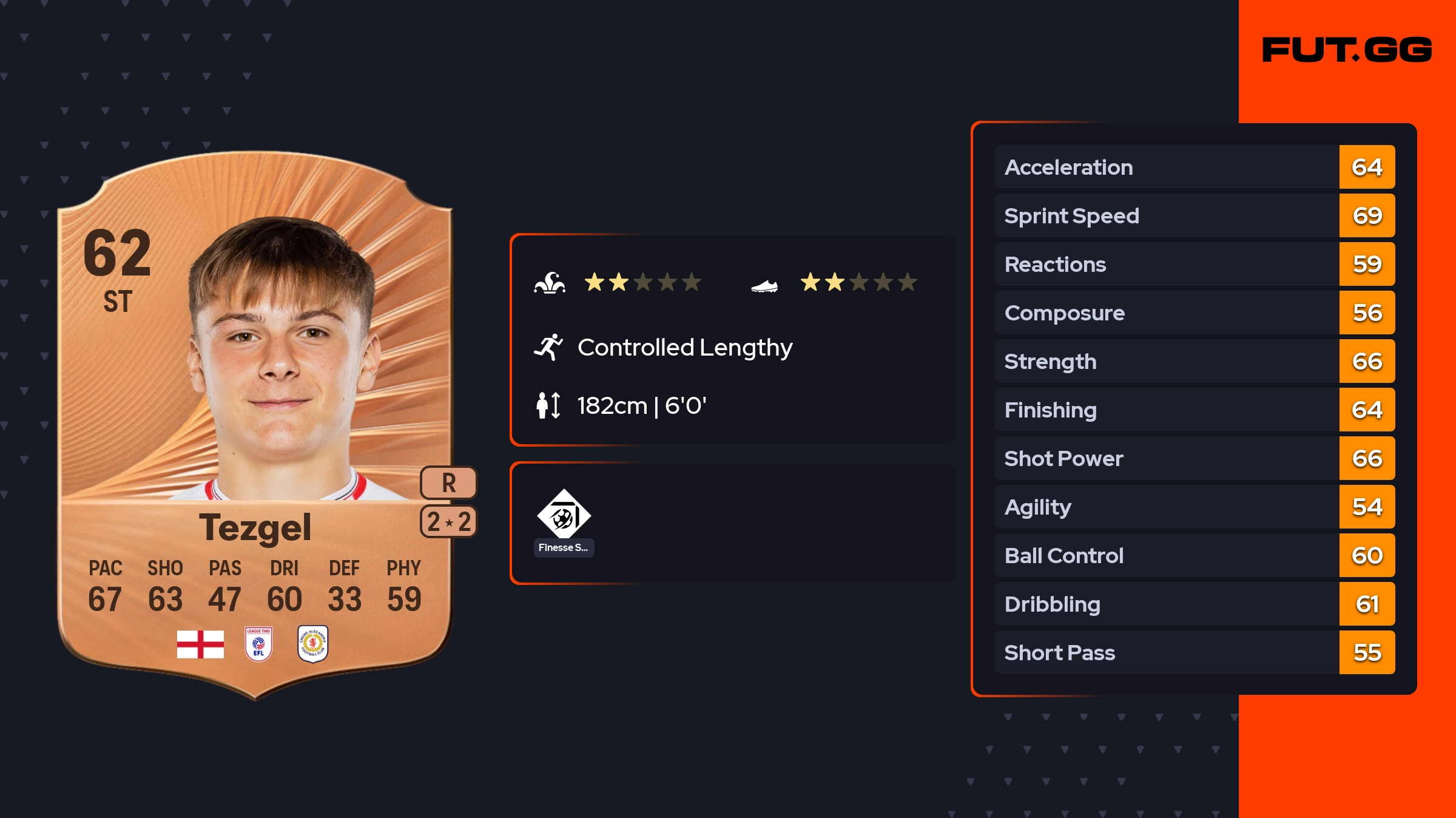Image resolution: width=1456 pixels, height=818 pixels.
Task: Select the Controlled Lengthy running icon
Action: point(548,347)
